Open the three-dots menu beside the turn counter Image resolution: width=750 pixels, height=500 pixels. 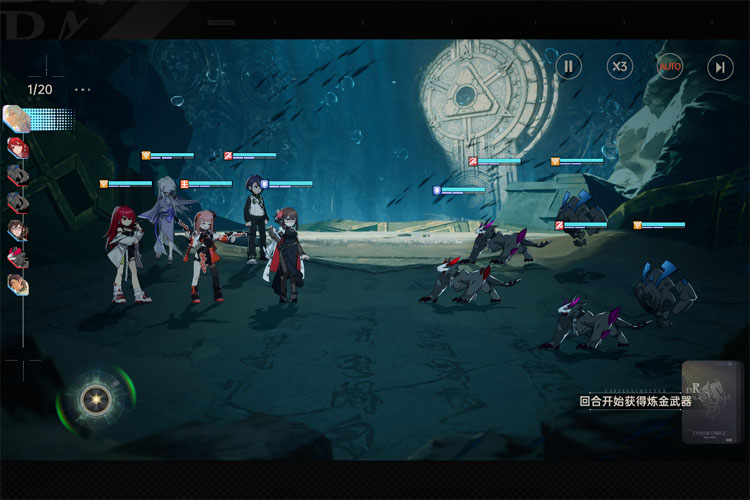click(x=82, y=89)
